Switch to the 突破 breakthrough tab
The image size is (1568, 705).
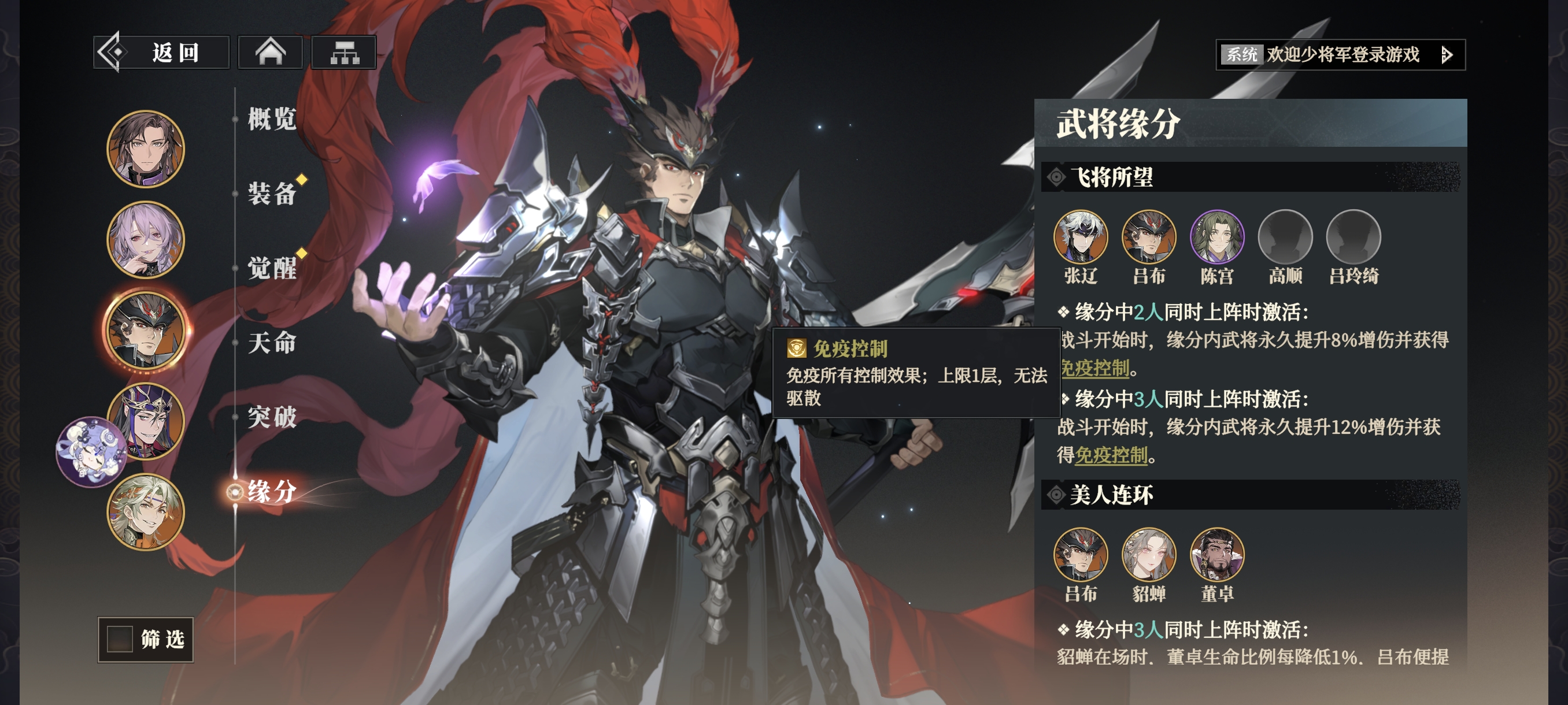tap(272, 417)
